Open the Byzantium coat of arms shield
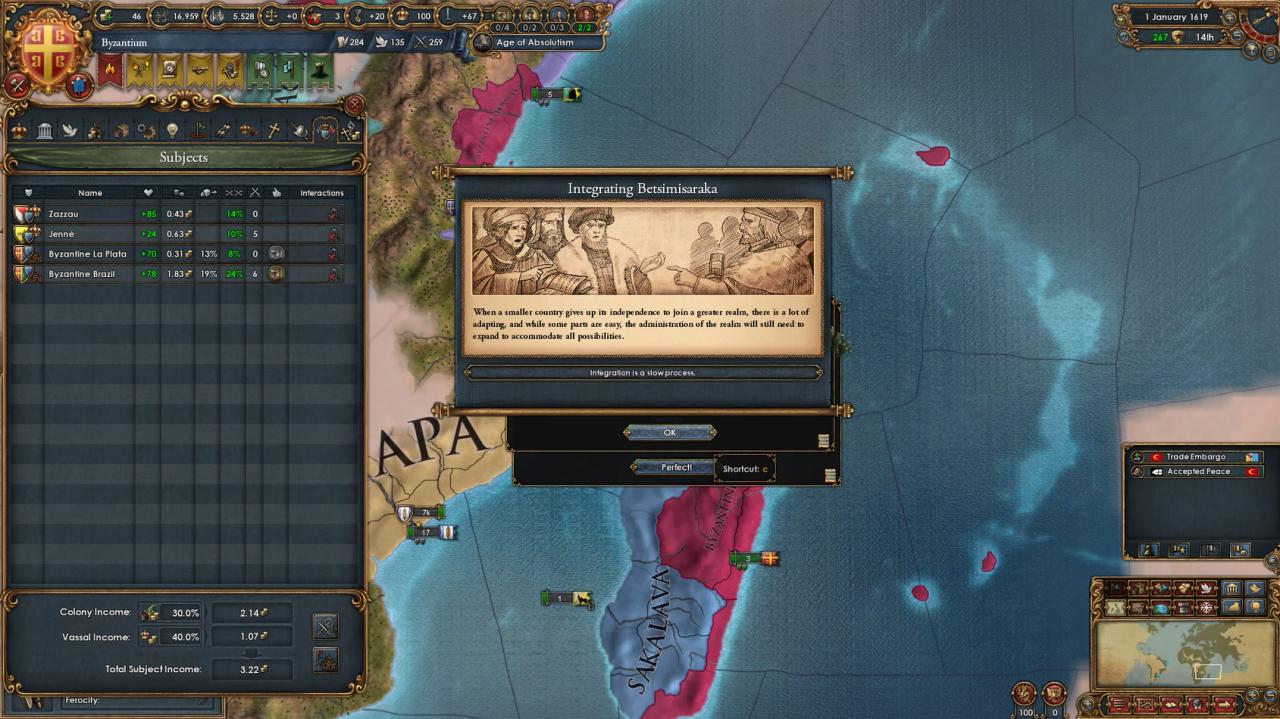Viewport: 1280px width, 719px height. coord(47,48)
